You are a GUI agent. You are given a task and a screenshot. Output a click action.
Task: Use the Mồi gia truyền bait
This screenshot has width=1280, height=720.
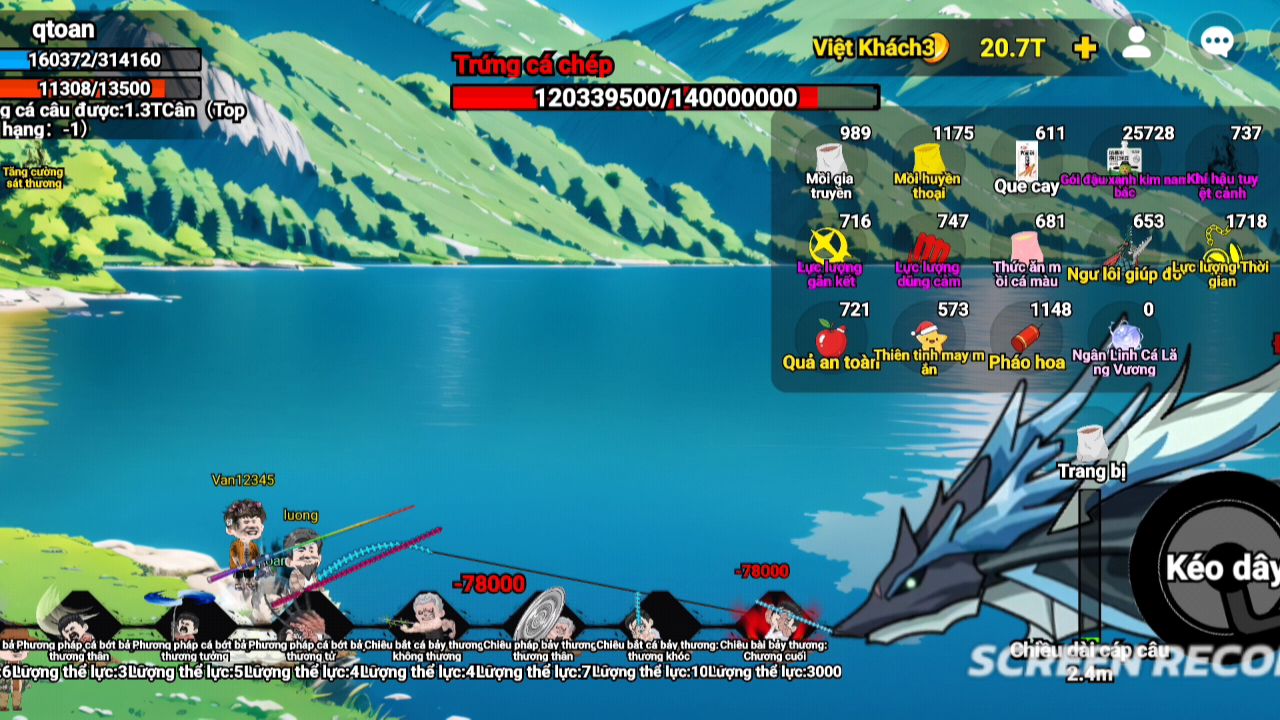829,162
